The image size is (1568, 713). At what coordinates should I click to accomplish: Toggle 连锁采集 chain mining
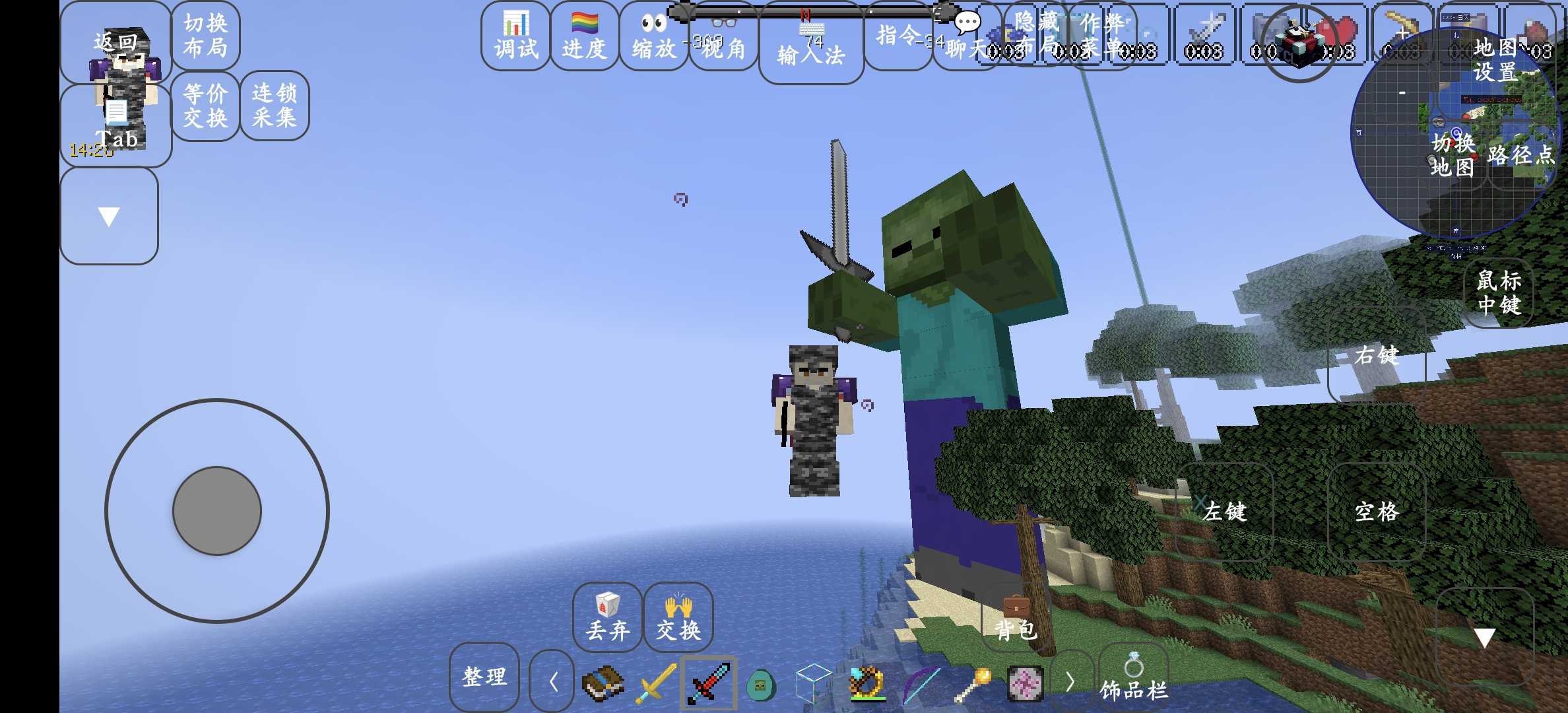click(x=275, y=106)
